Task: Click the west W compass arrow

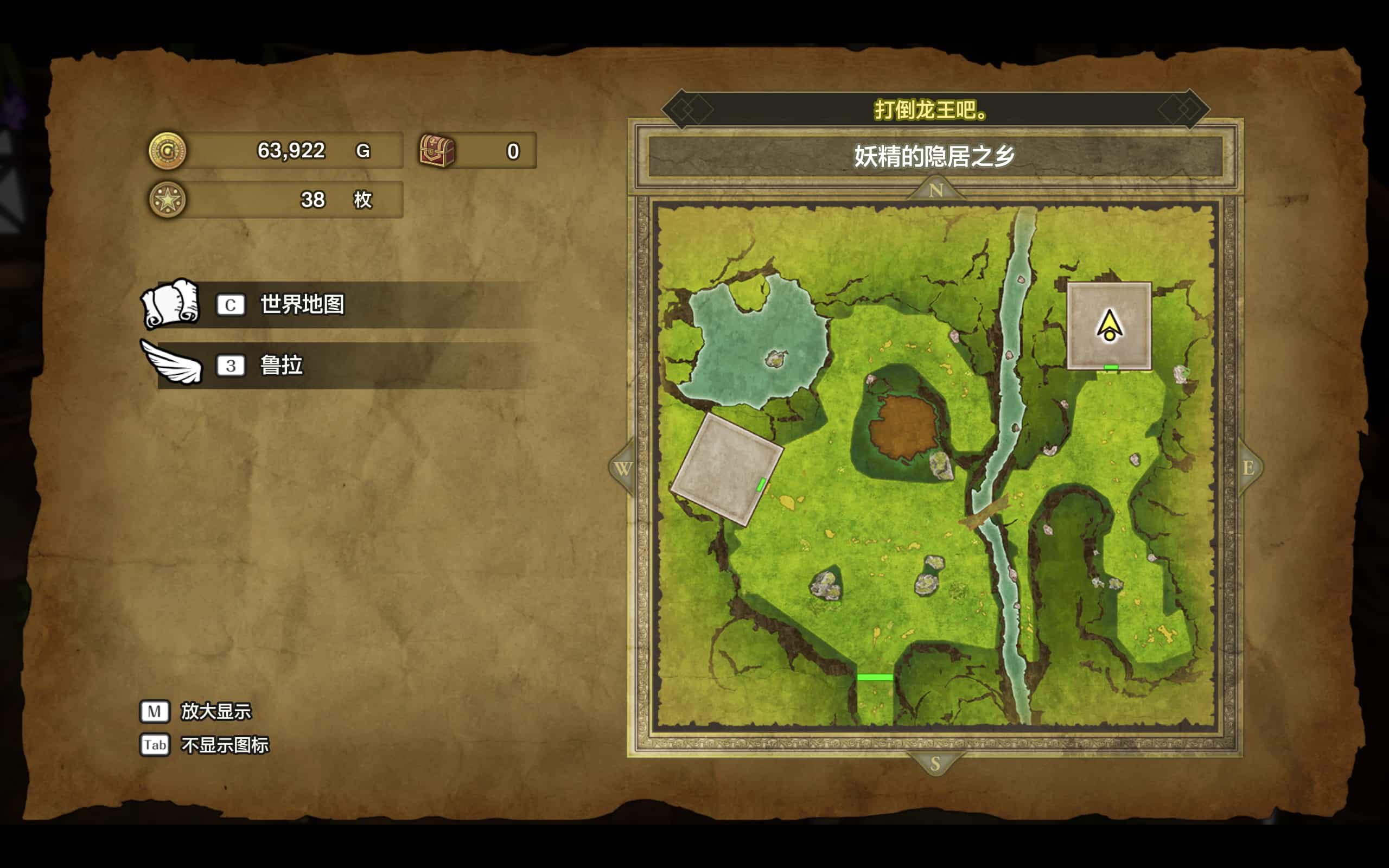Action: point(623,468)
